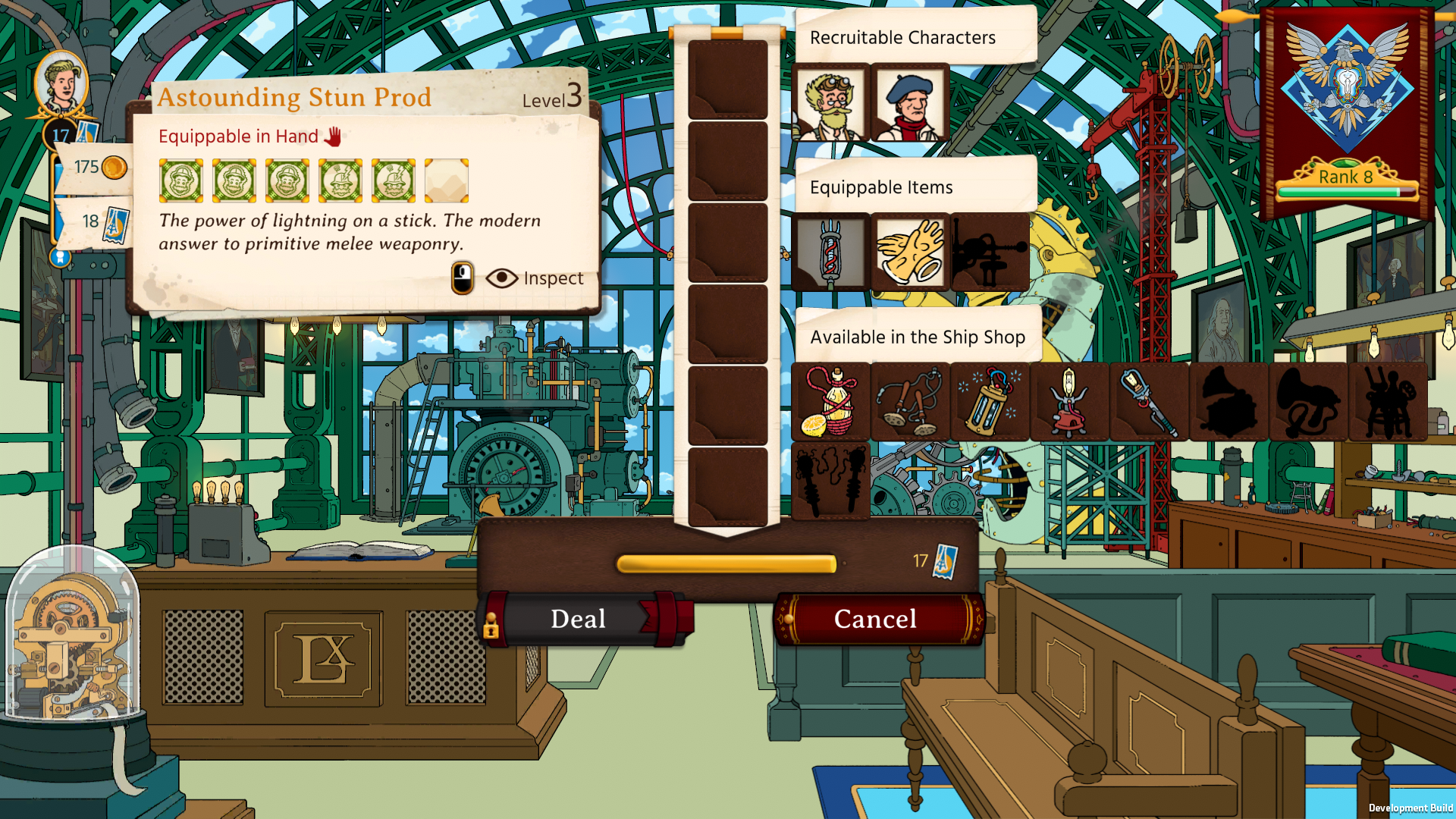Viewport: 1456px width, 819px height.
Task: Select the lemon bottle shop item
Action: [830, 402]
